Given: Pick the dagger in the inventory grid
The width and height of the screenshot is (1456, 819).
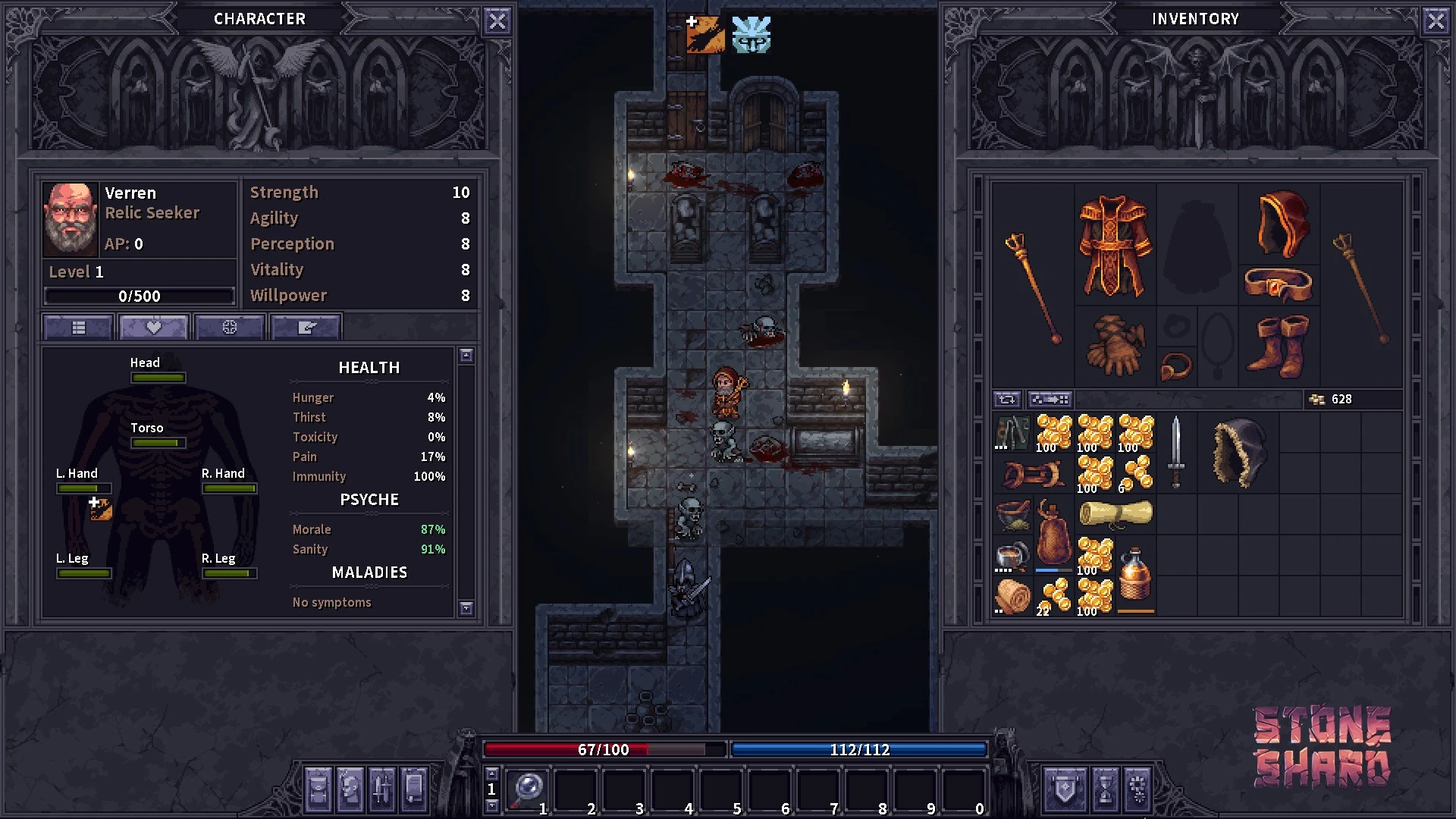Looking at the screenshot, I should 1175,451.
